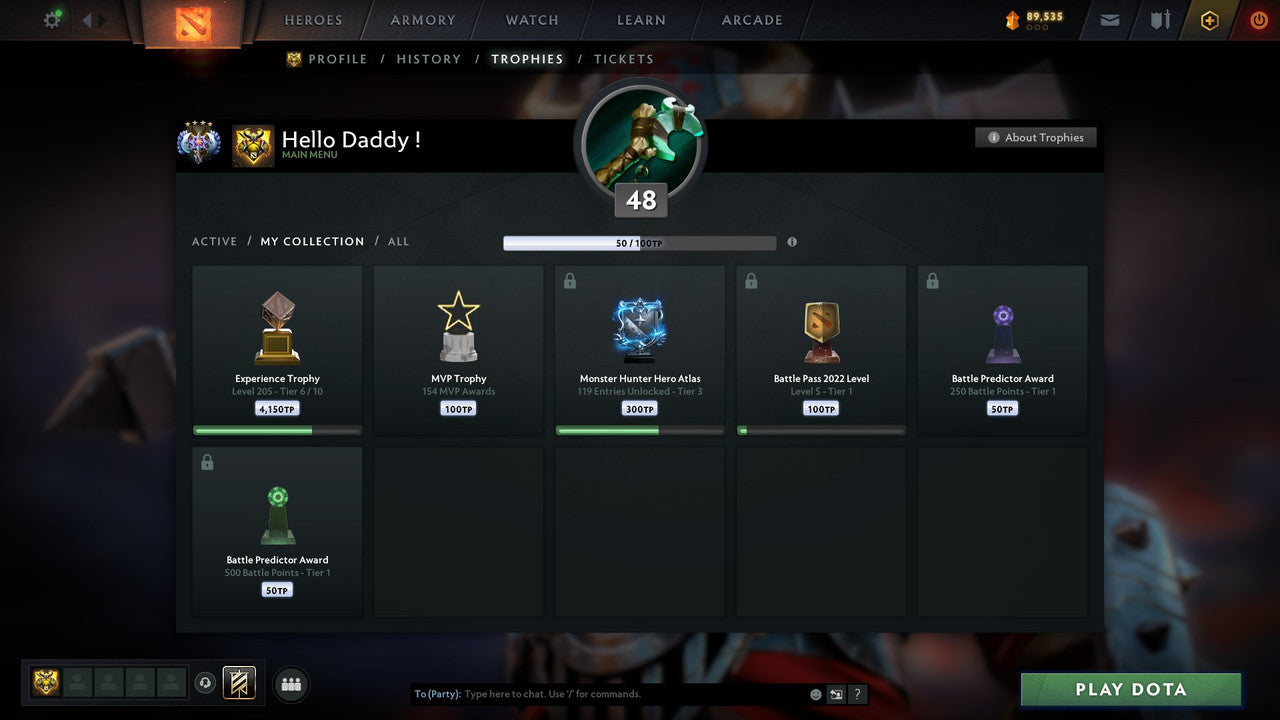Switch to the HISTORY tab
This screenshot has height=720, width=1280.
pos(428,59)
